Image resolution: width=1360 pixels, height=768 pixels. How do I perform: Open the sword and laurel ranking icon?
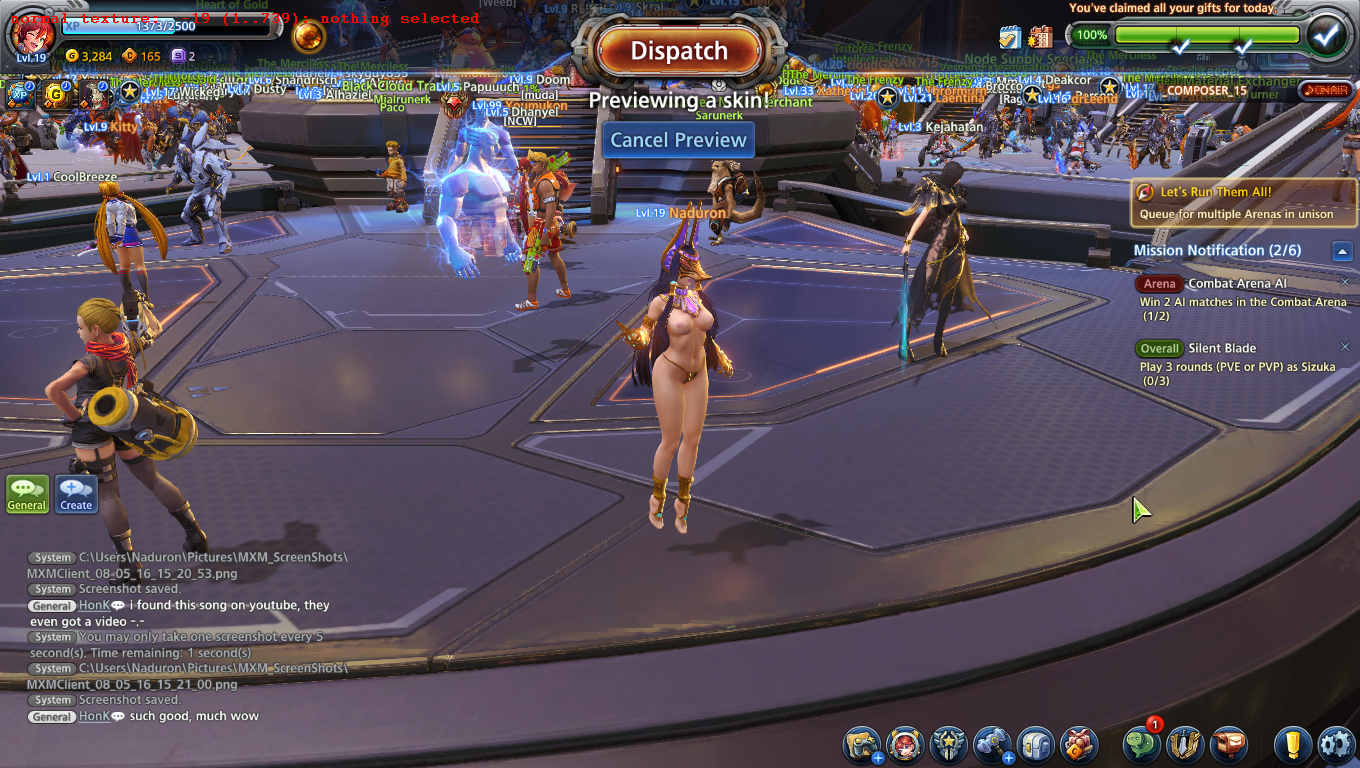[x=1185, y=745]
